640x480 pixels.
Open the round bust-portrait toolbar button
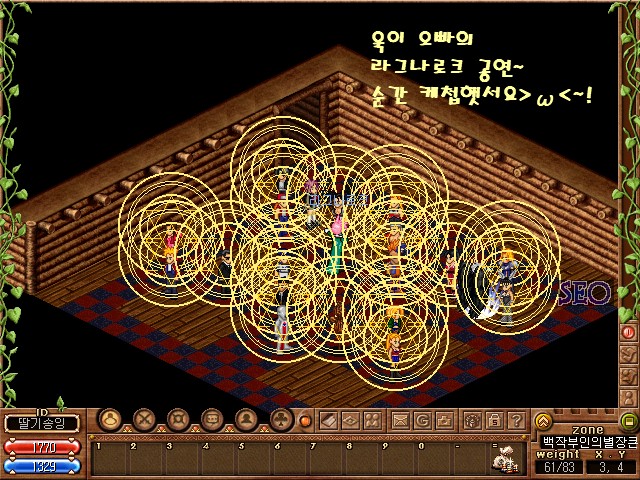[x=245, y=419]
